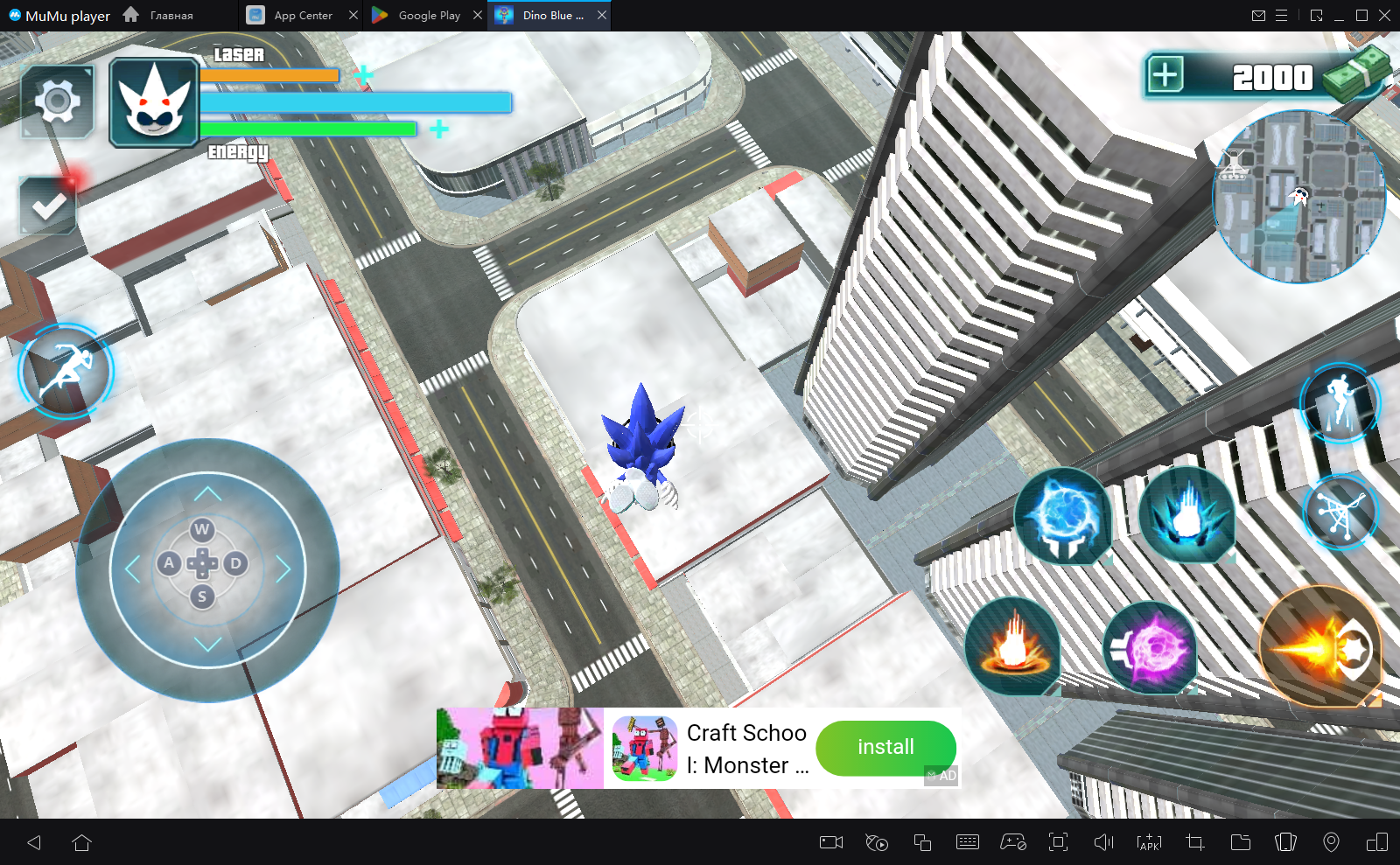Install the Craft School Monster ad app
Image resolution: width=1400 pixels, height=865 pixels.
[885, 747]
